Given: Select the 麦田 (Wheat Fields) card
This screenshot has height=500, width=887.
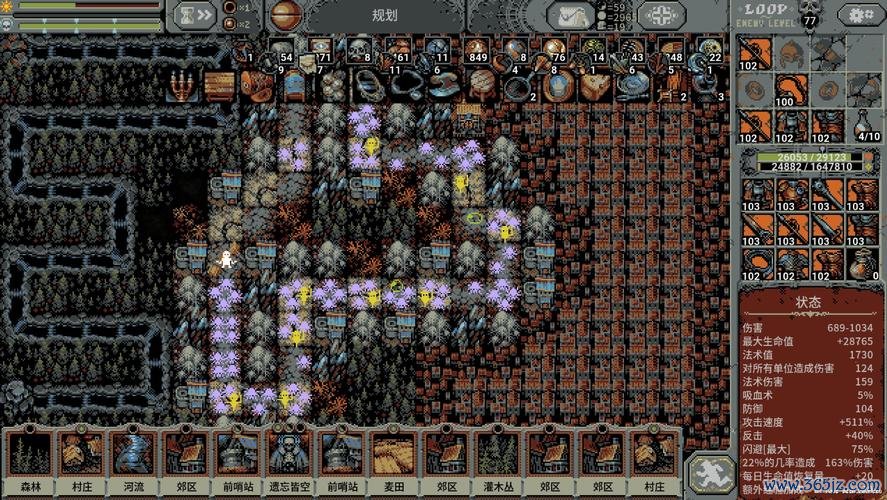Looking at the screenshot, I should [x=394, y=458].
